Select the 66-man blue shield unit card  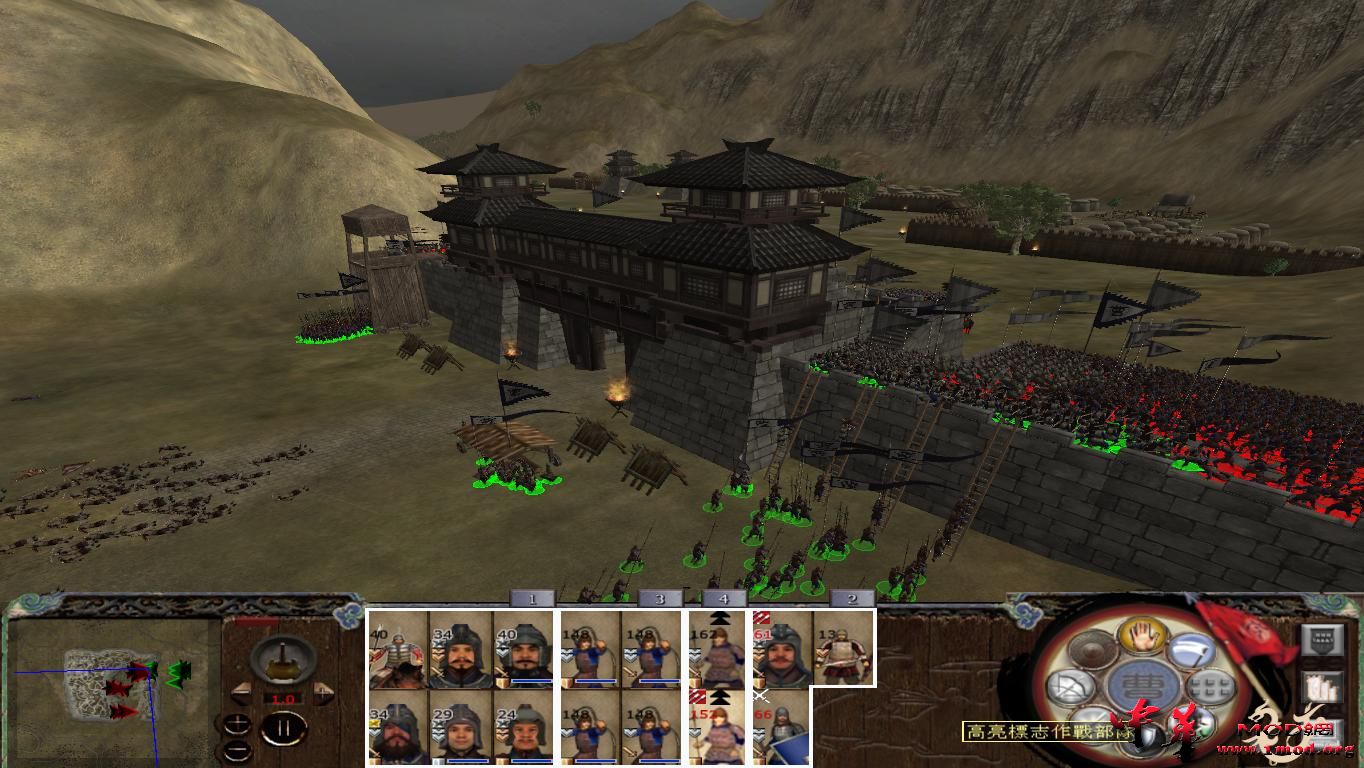(781, 730)
